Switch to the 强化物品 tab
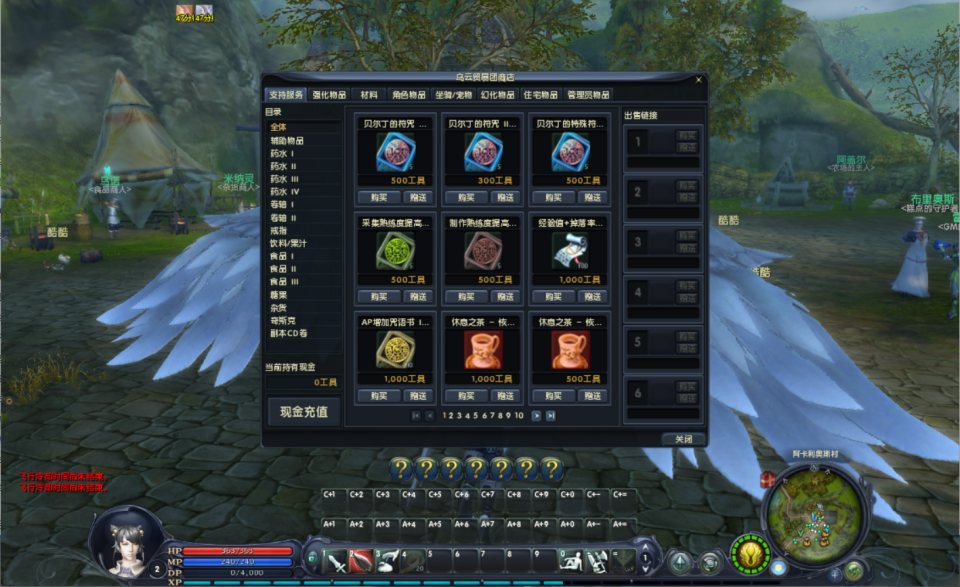The width and height of the screenshot is (960, 587). pyautogui.click(x=329, y=95)
